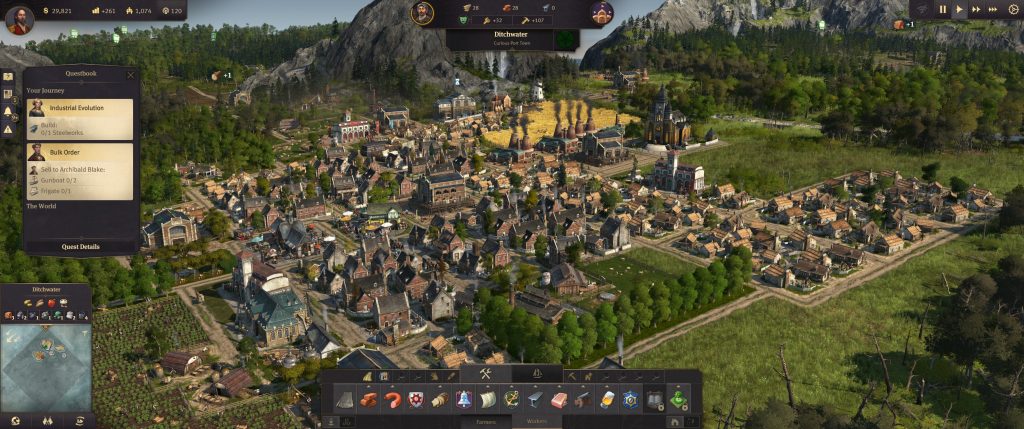Select the school bell building icon
The height and width of the screenshot is (429, 1024).
[463, 400]
